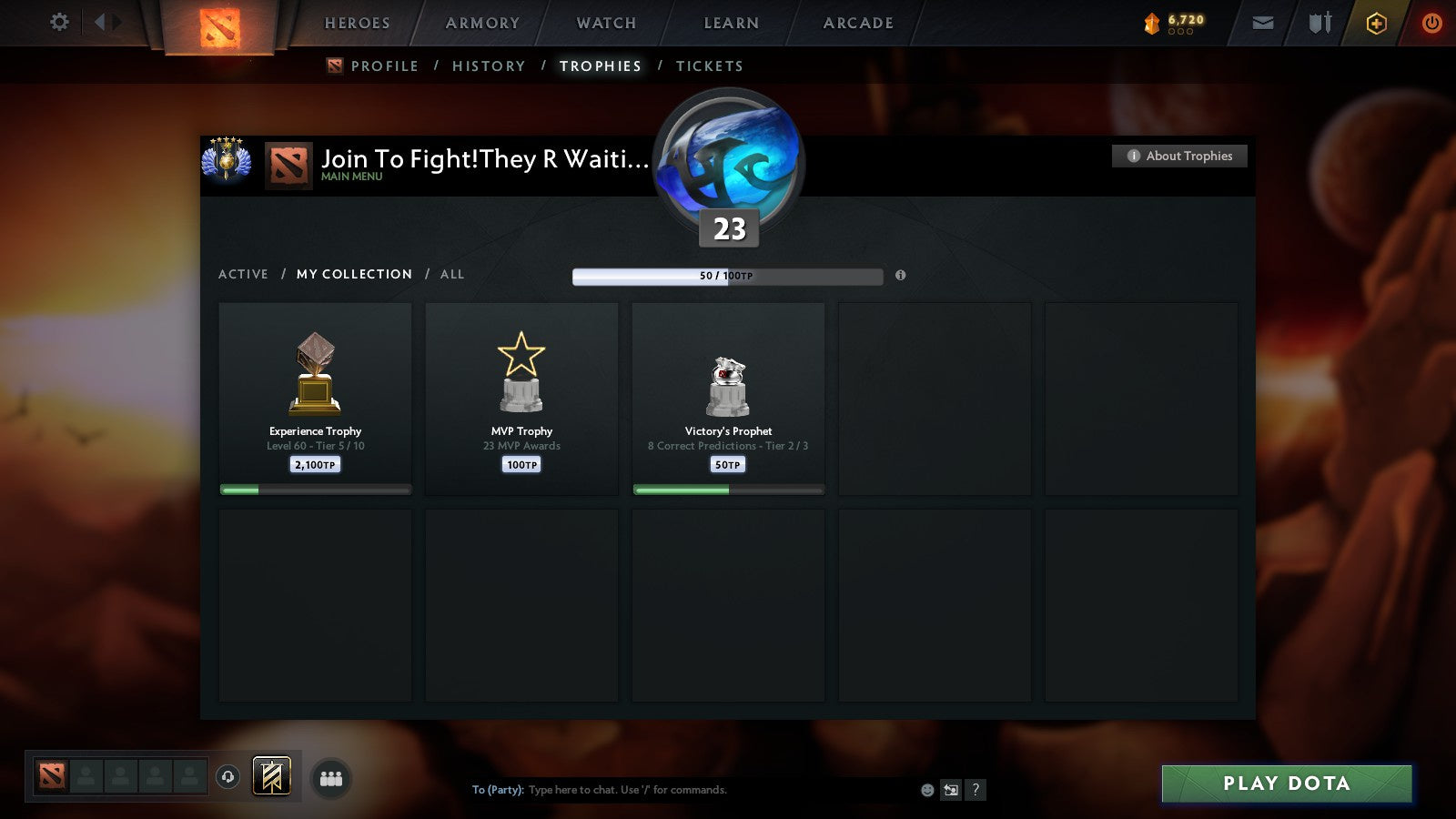
Task: Select the MY COLLECTION filter link
Action: 353,274
